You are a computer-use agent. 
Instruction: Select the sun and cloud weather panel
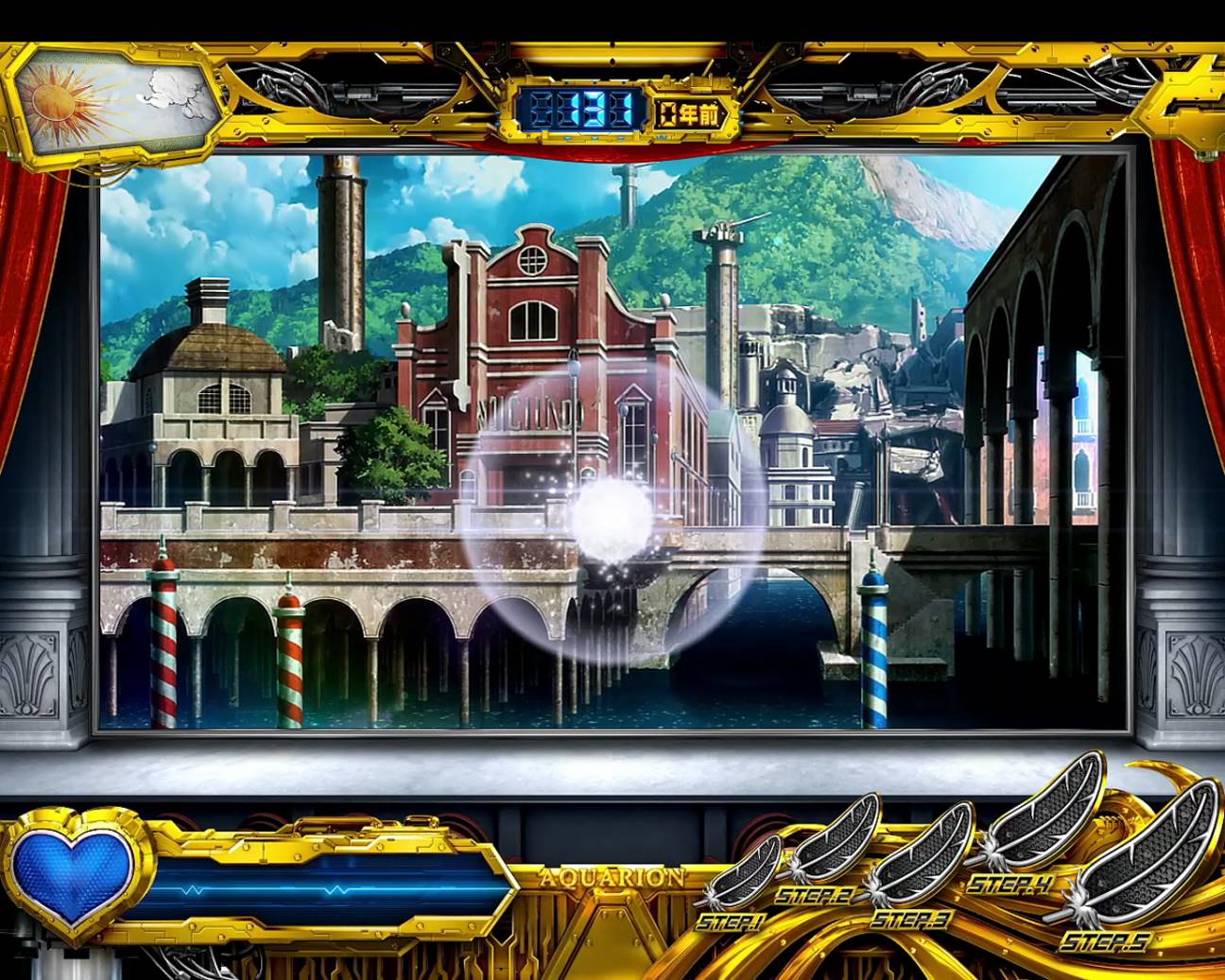(116, 99)
